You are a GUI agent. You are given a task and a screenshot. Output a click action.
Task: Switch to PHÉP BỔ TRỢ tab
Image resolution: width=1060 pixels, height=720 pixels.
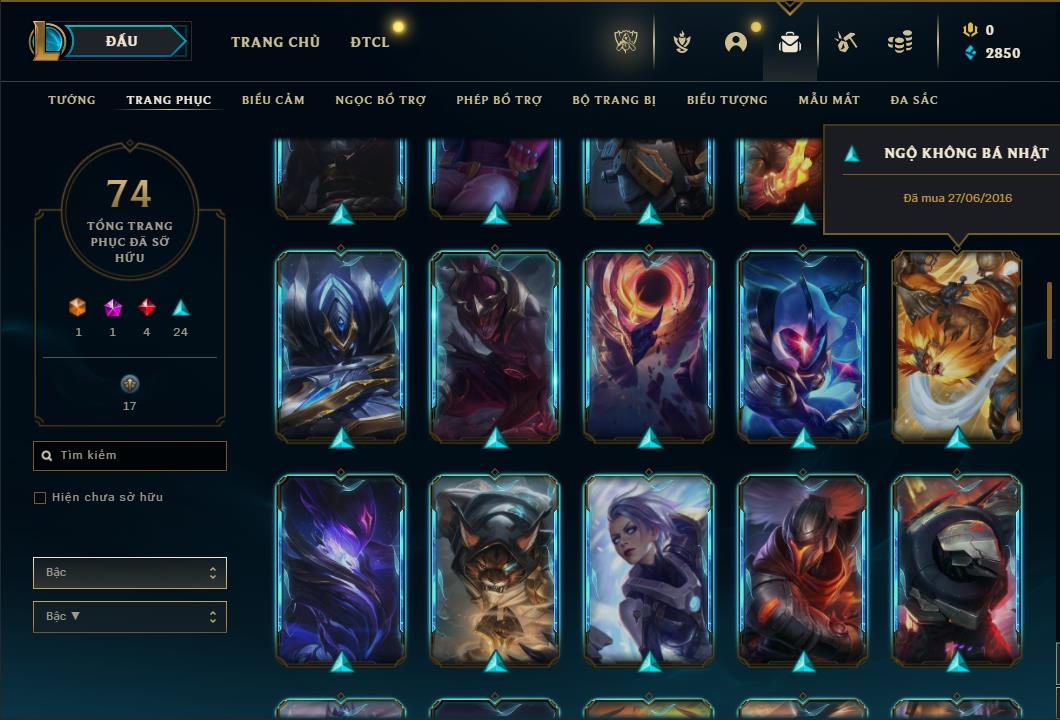point(499,100)
